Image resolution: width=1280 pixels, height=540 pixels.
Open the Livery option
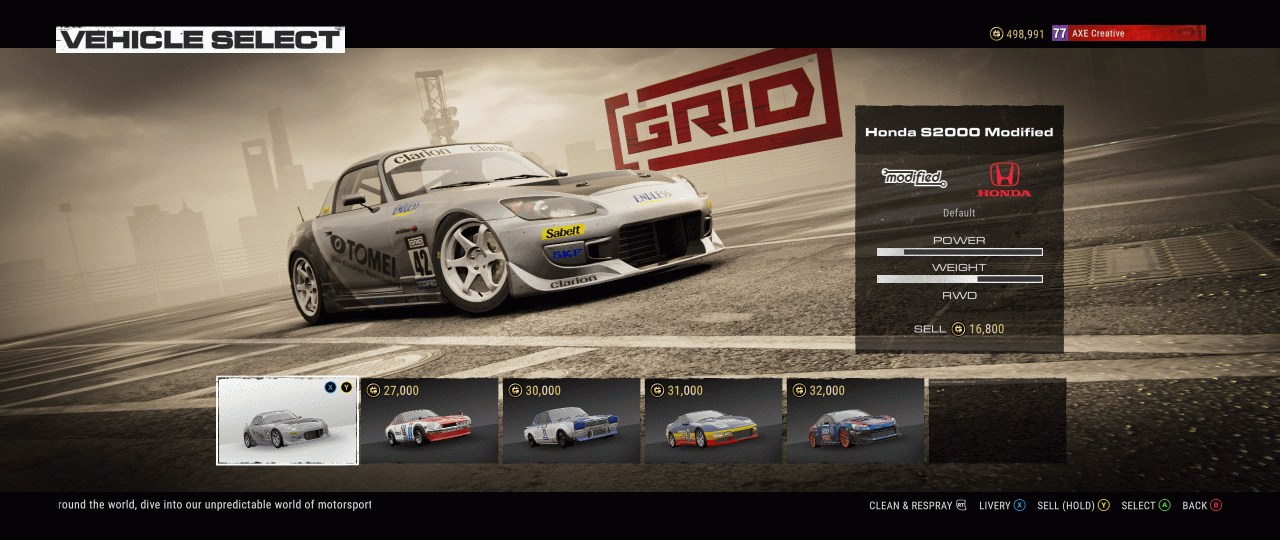[1002, 506]
